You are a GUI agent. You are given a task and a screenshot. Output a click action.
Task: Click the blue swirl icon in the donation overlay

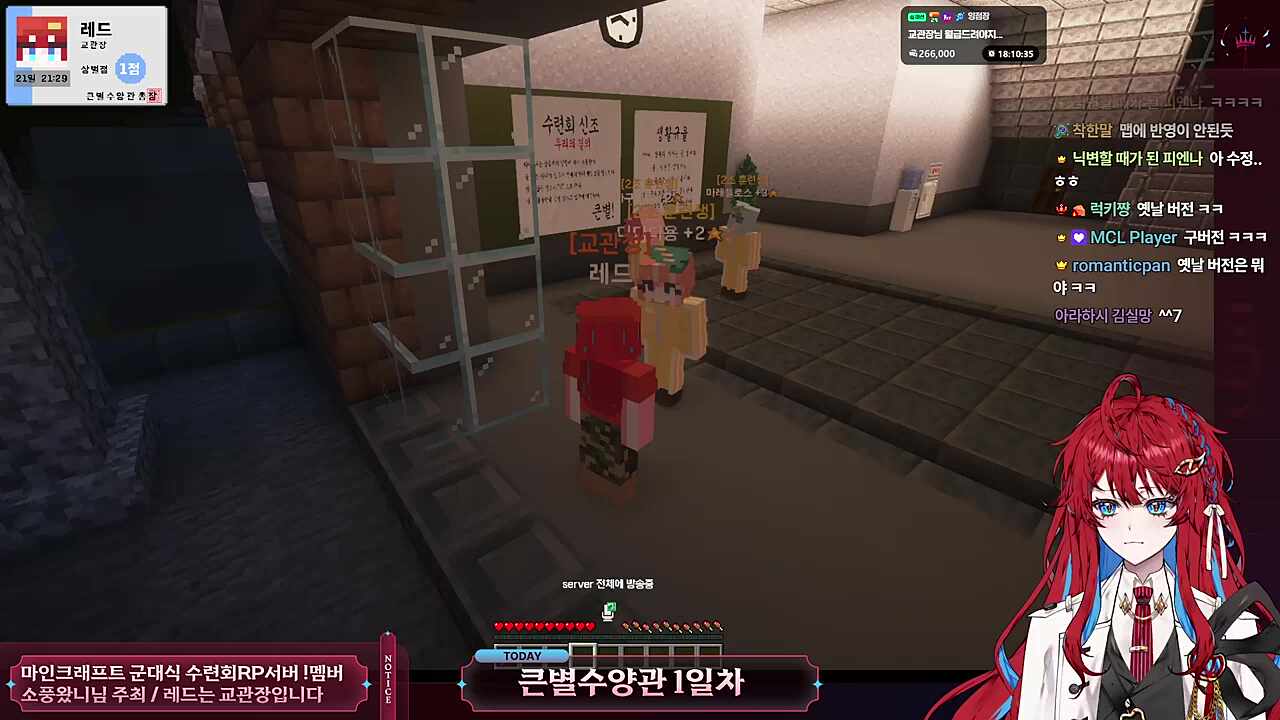(x=959, y=17)
